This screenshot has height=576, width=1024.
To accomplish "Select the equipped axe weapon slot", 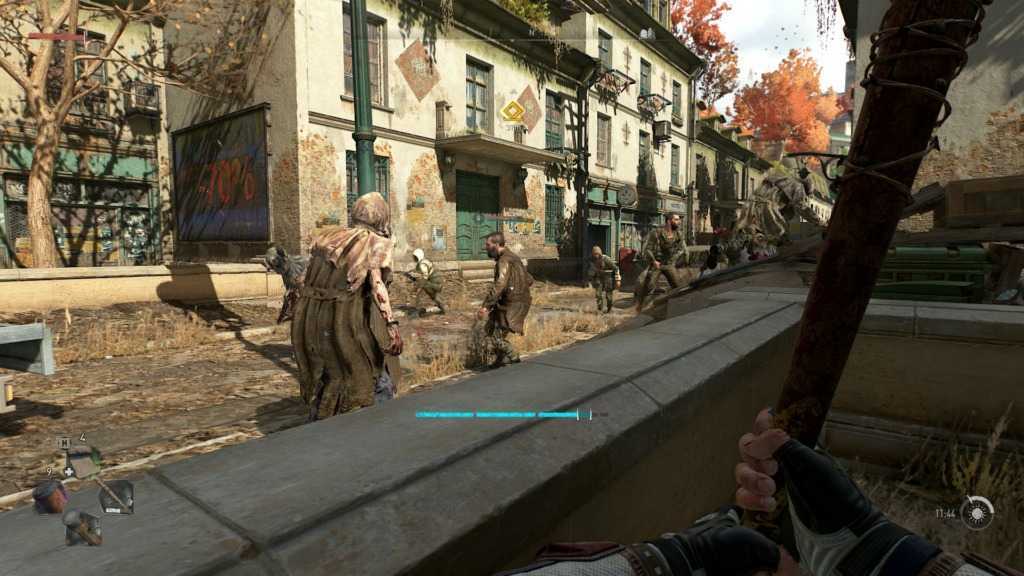I will coord(115,496).
